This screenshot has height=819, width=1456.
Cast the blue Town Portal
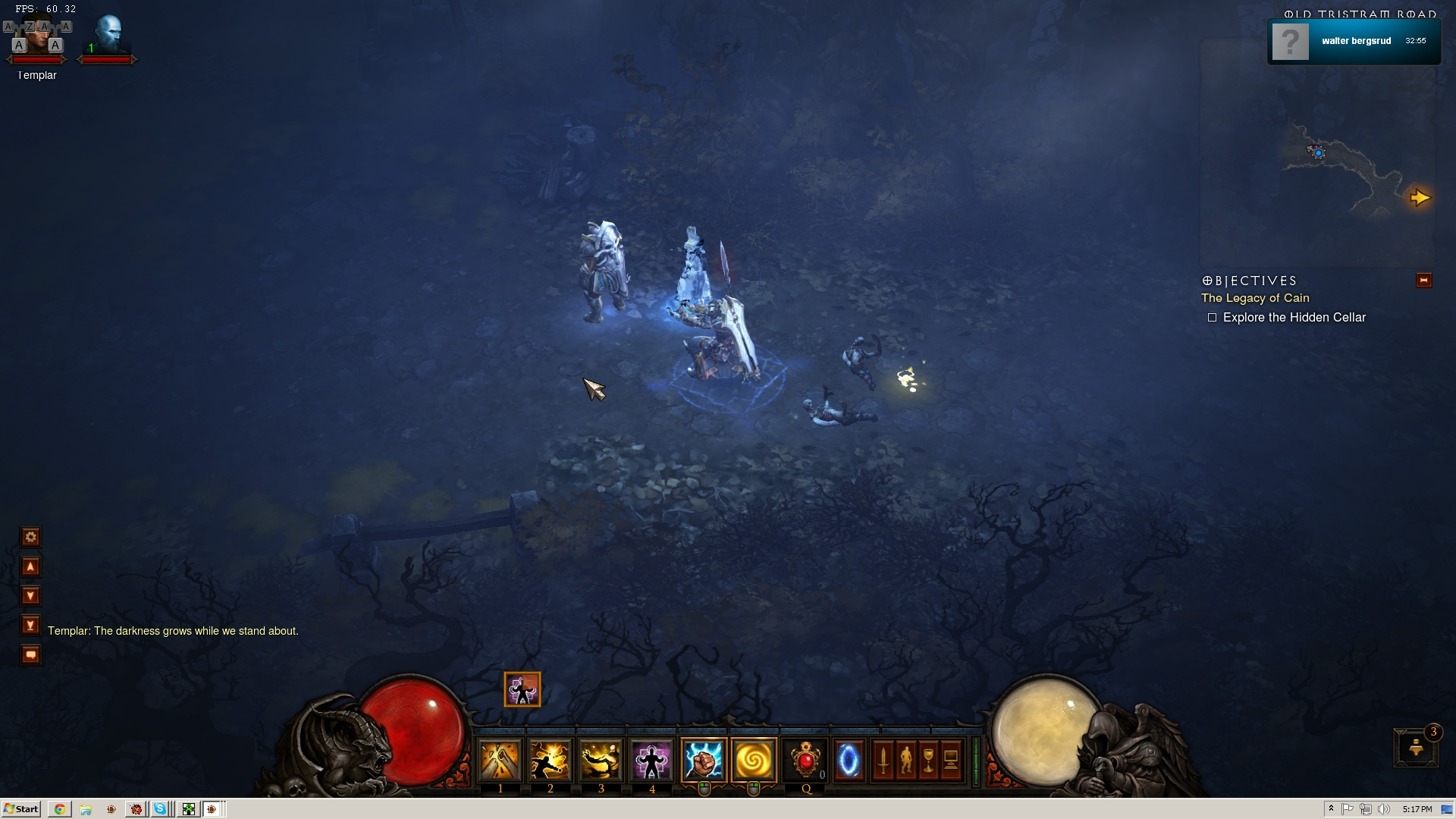point(849,760)
